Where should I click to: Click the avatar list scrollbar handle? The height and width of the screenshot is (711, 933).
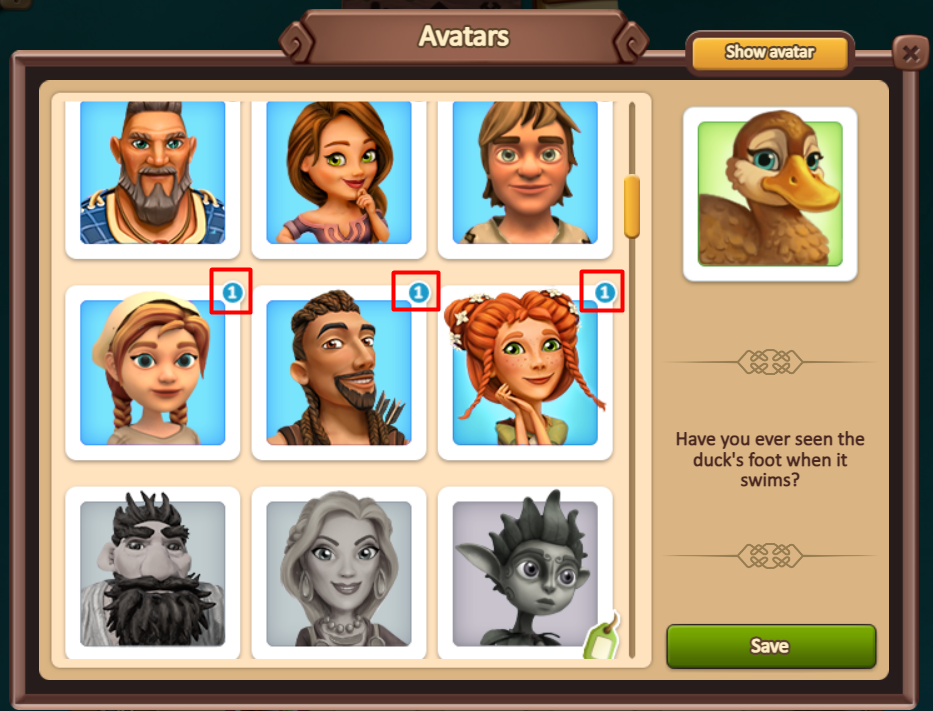pos(631,206)
